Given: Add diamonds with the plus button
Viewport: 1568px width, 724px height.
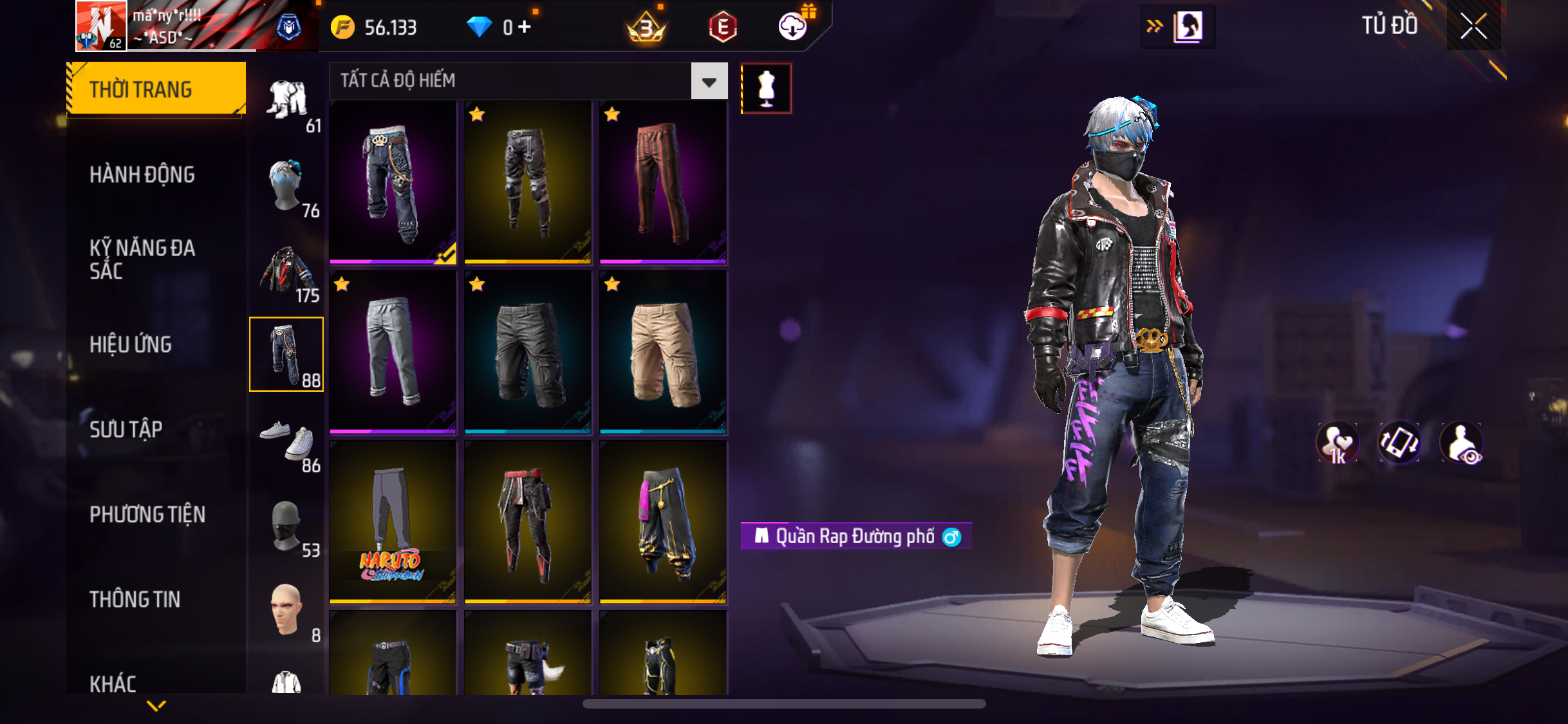Looking at the screenshot, I should tap(525, 26).
